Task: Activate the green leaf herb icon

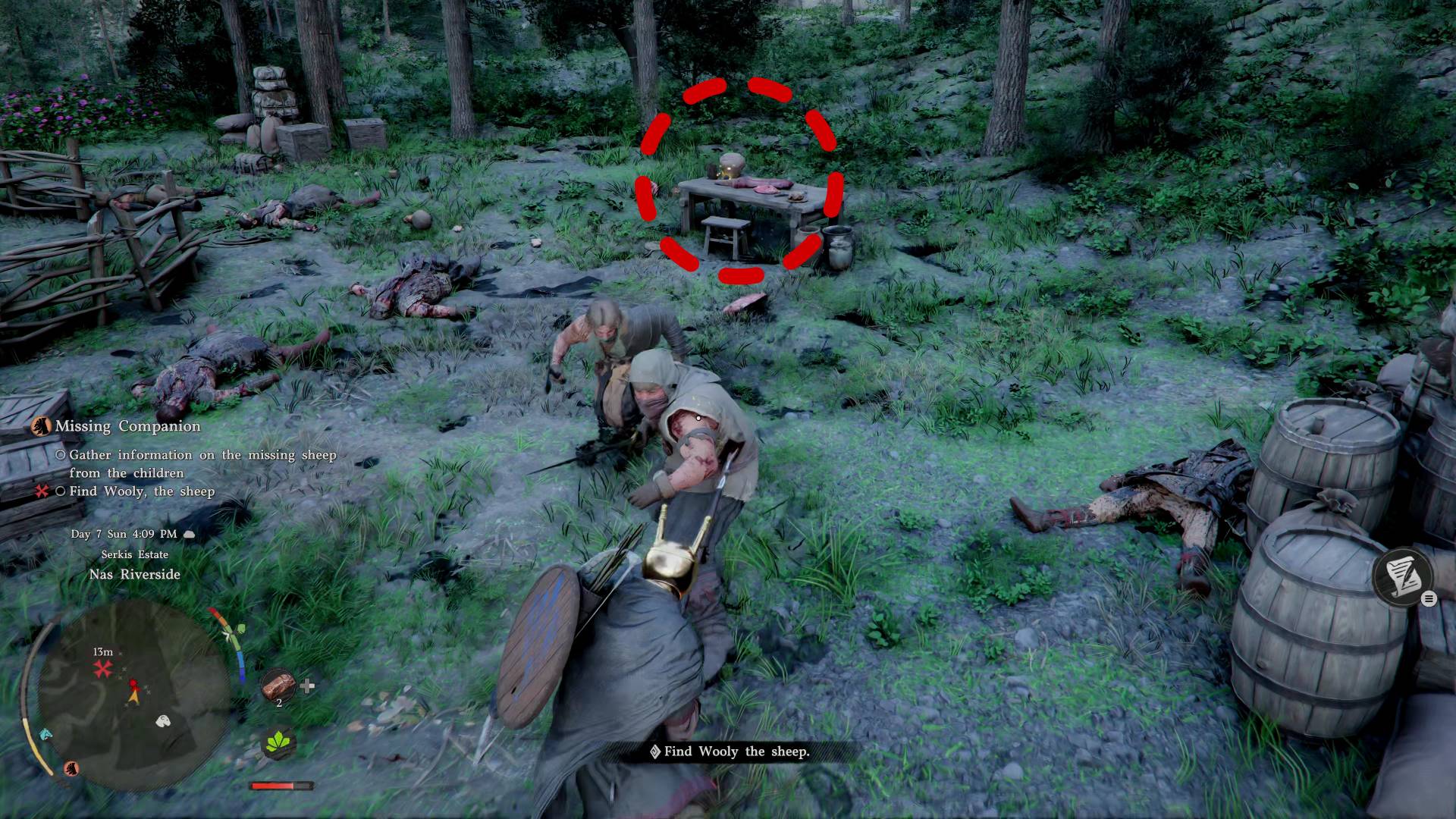Action: (x=279, y=742)
